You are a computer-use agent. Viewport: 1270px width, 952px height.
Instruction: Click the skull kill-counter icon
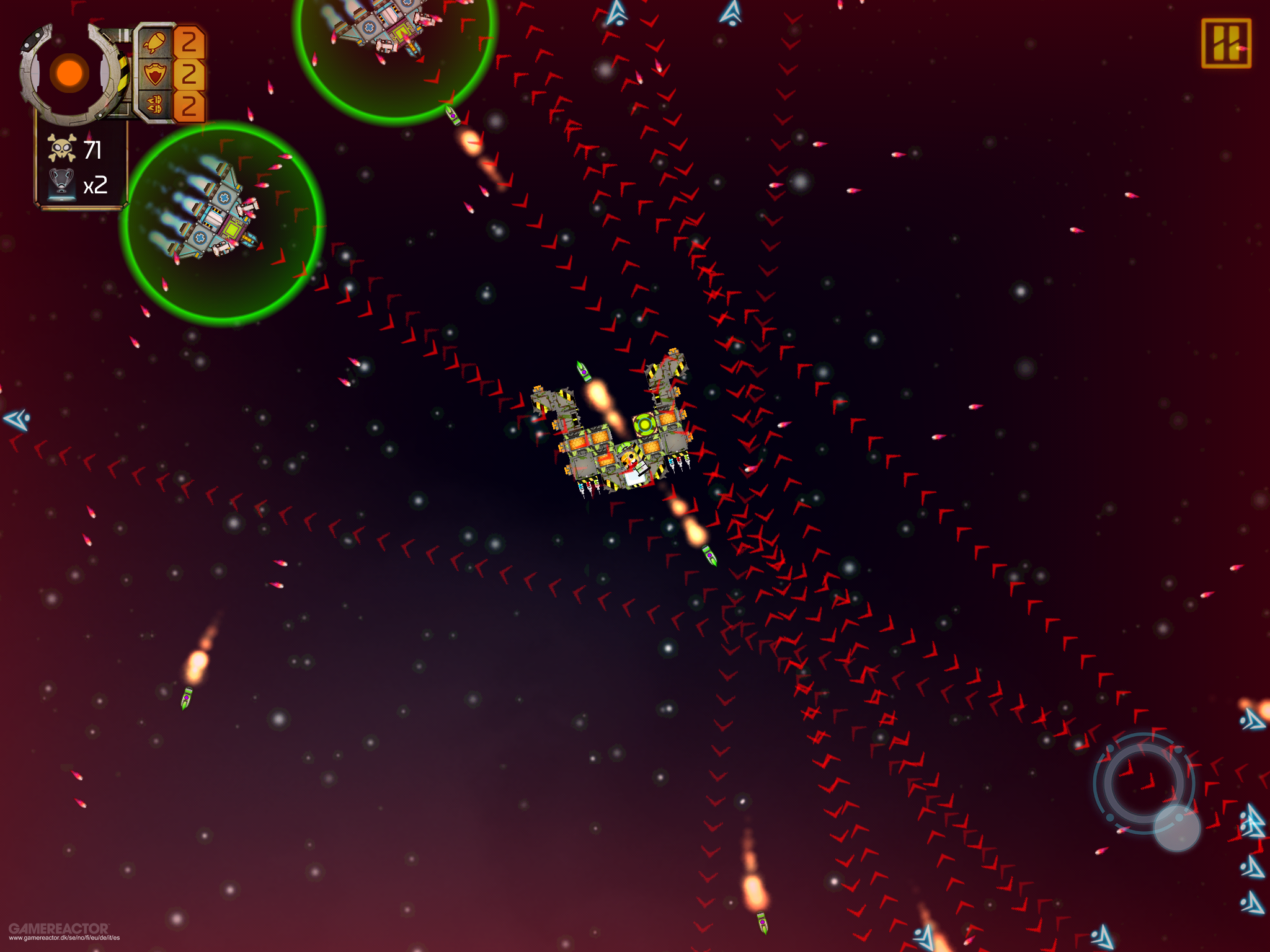pos(61,148)
